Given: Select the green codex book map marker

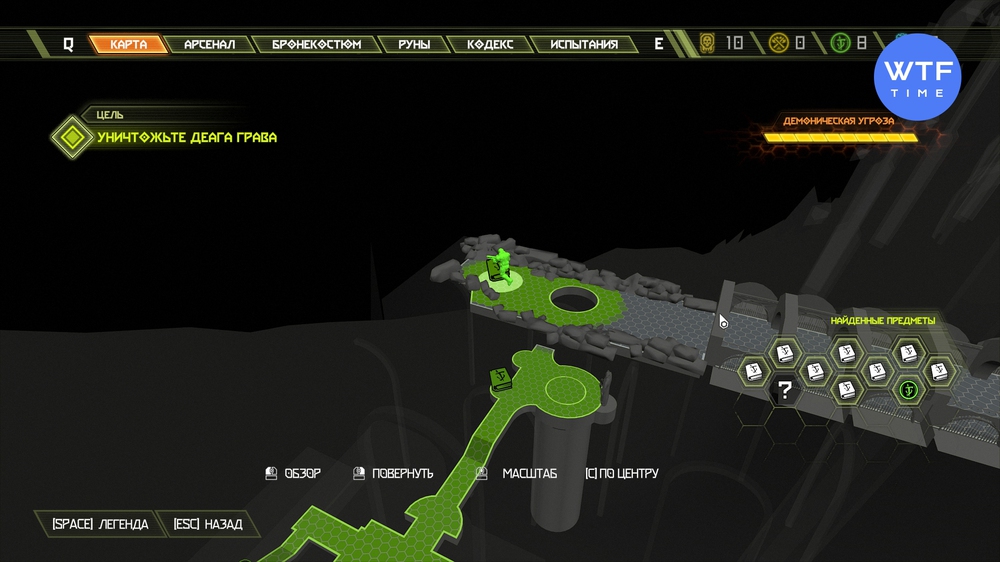Looking at the screenshot, I should [x=501, y=379].
